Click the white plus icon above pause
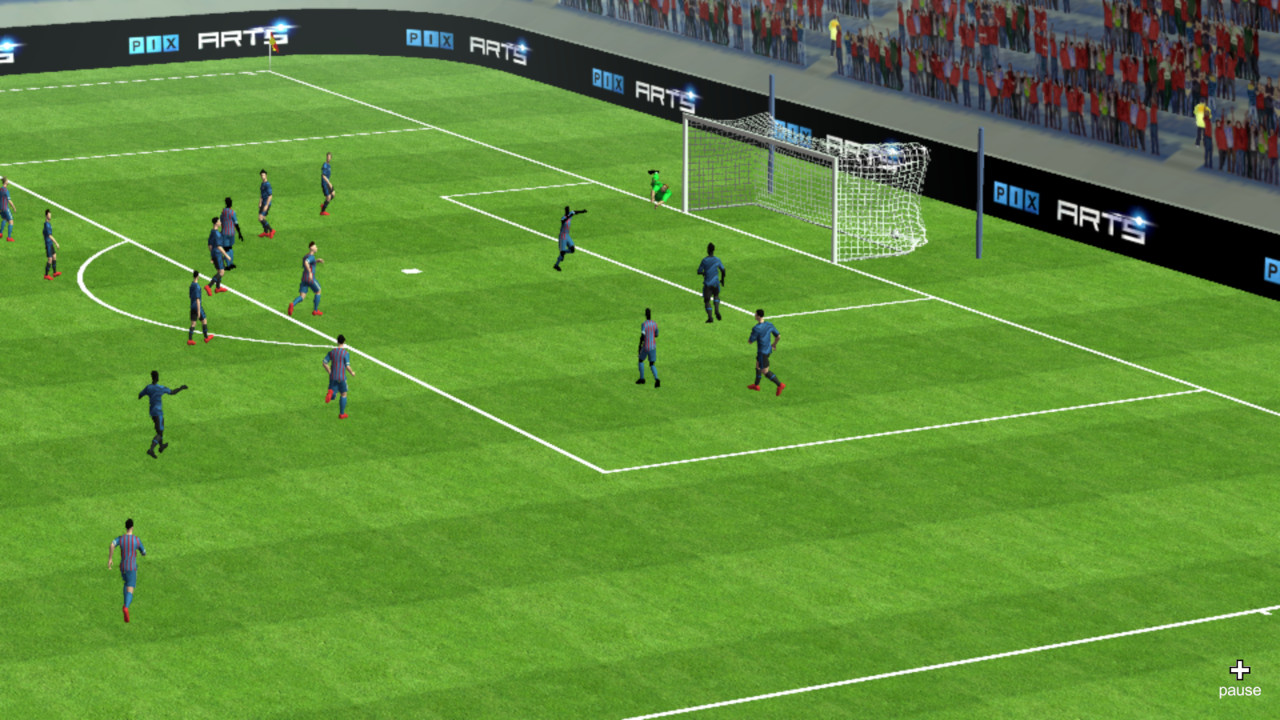1280x720 pixels. tap(1240, 668)
